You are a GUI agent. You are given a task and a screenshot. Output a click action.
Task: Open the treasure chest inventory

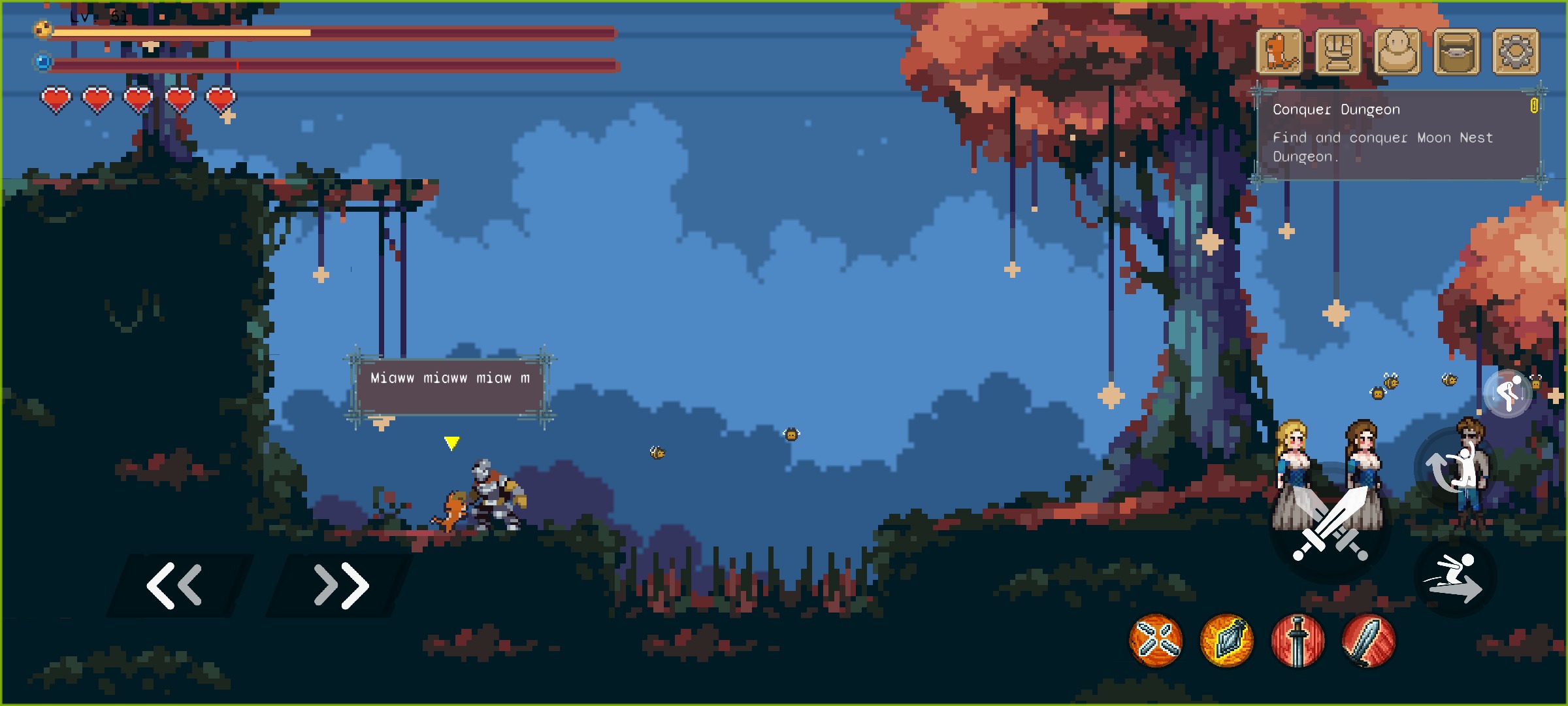coord(1456,52)
